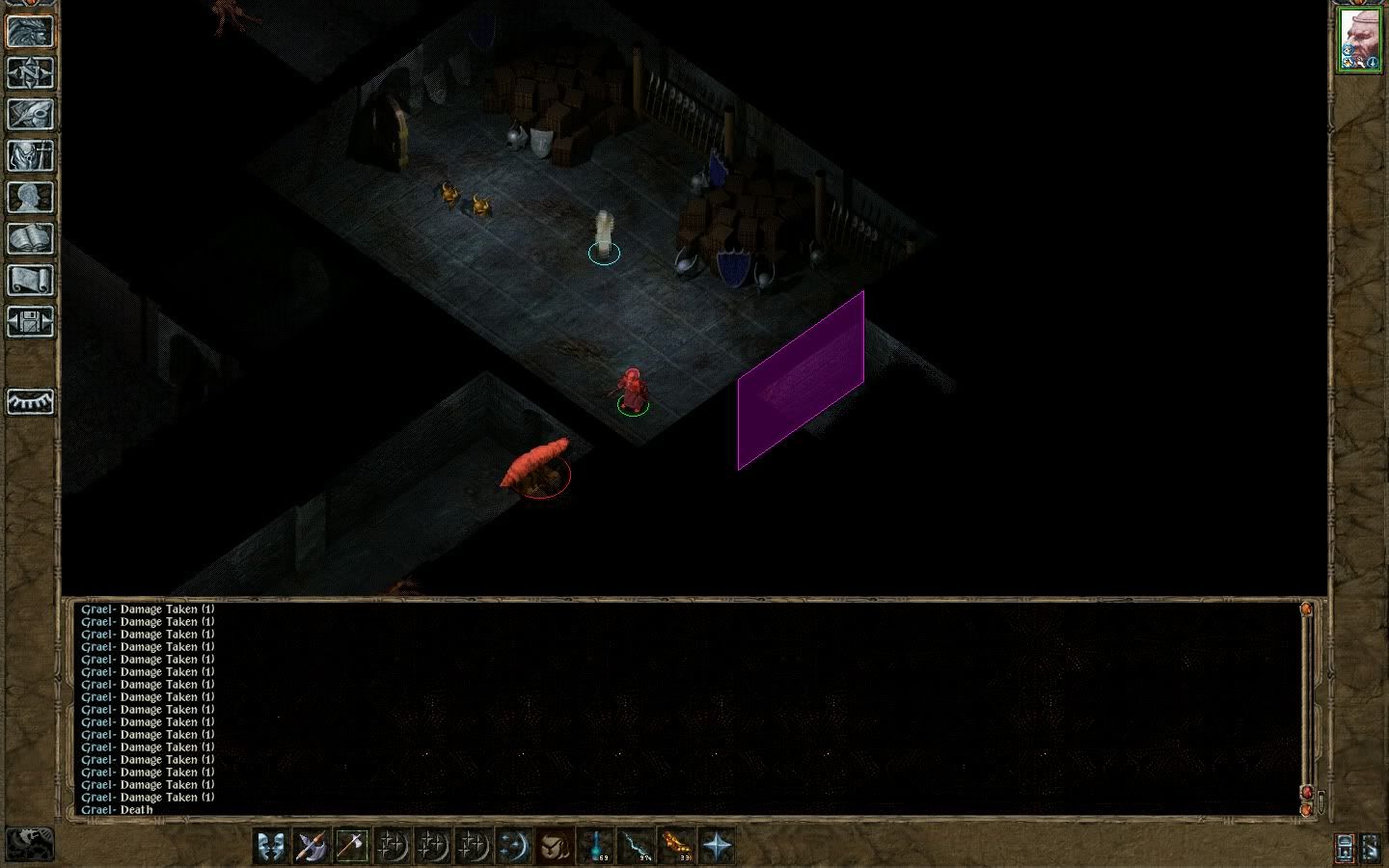Use the orange fiery quick item
The height and width of the screenshot is (868, 1389).
click(676, 846)
